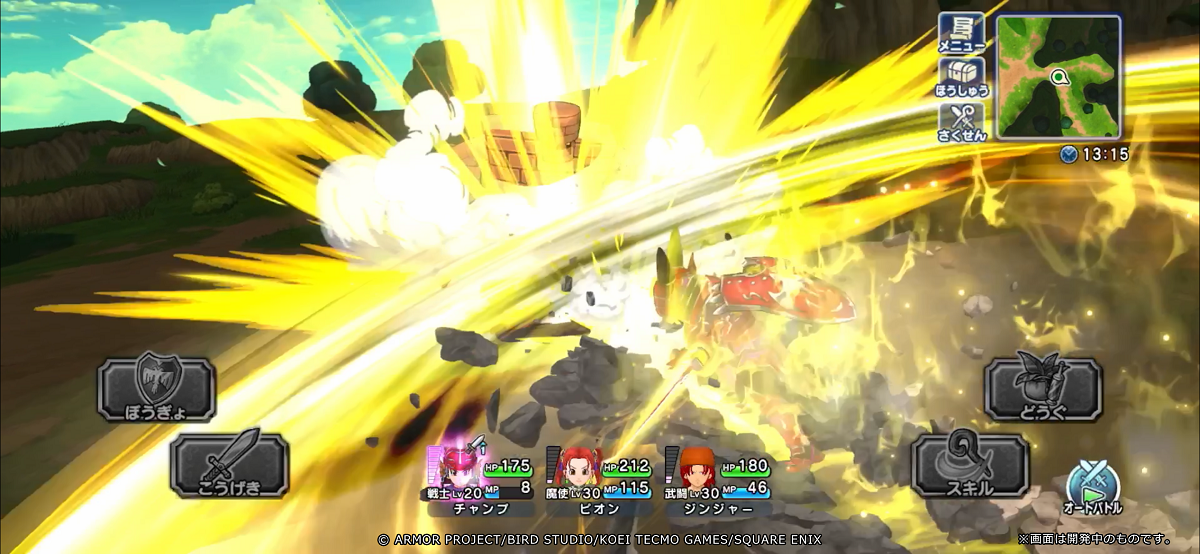The height and width of the screenshot is (554, 1200).
Task: Activate the スキル skill command
Action: [970, 465]
